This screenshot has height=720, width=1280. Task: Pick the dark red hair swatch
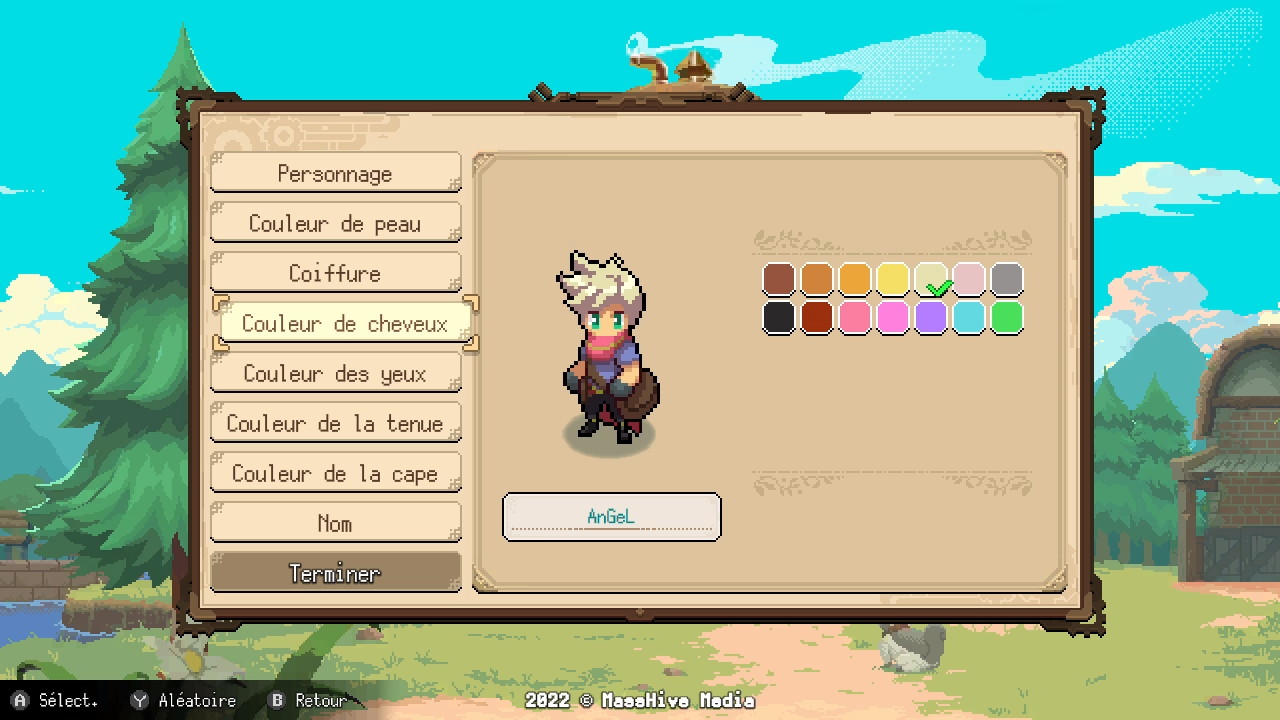click(817, 318)
